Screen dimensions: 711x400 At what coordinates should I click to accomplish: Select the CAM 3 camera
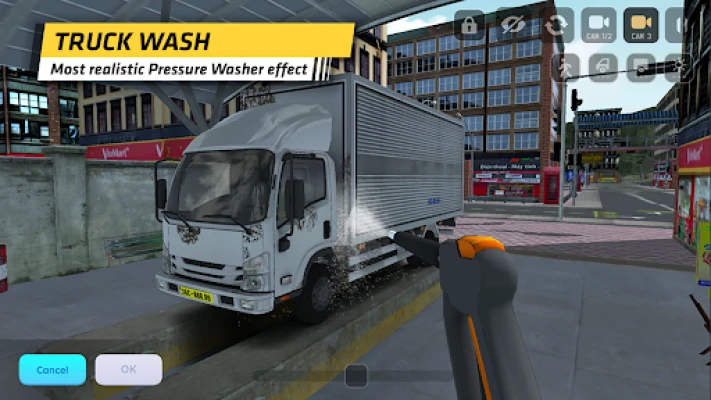(x=641, y=25)
